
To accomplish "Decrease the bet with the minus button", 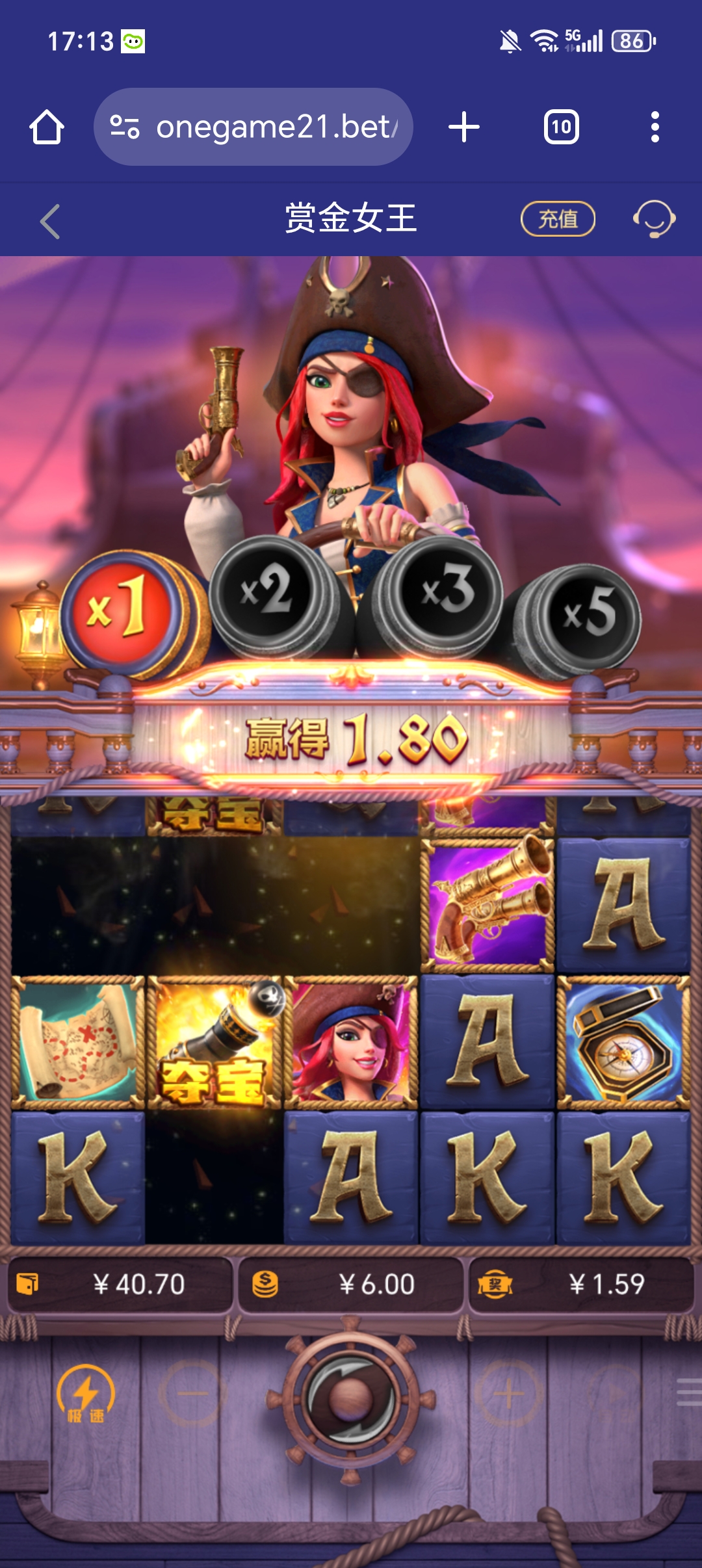I will 192,1394.
